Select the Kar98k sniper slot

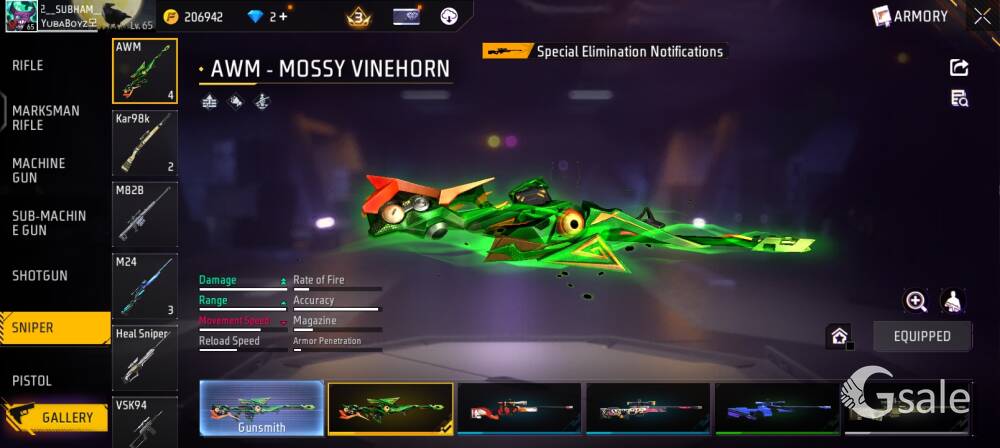[x=145, y=142]
